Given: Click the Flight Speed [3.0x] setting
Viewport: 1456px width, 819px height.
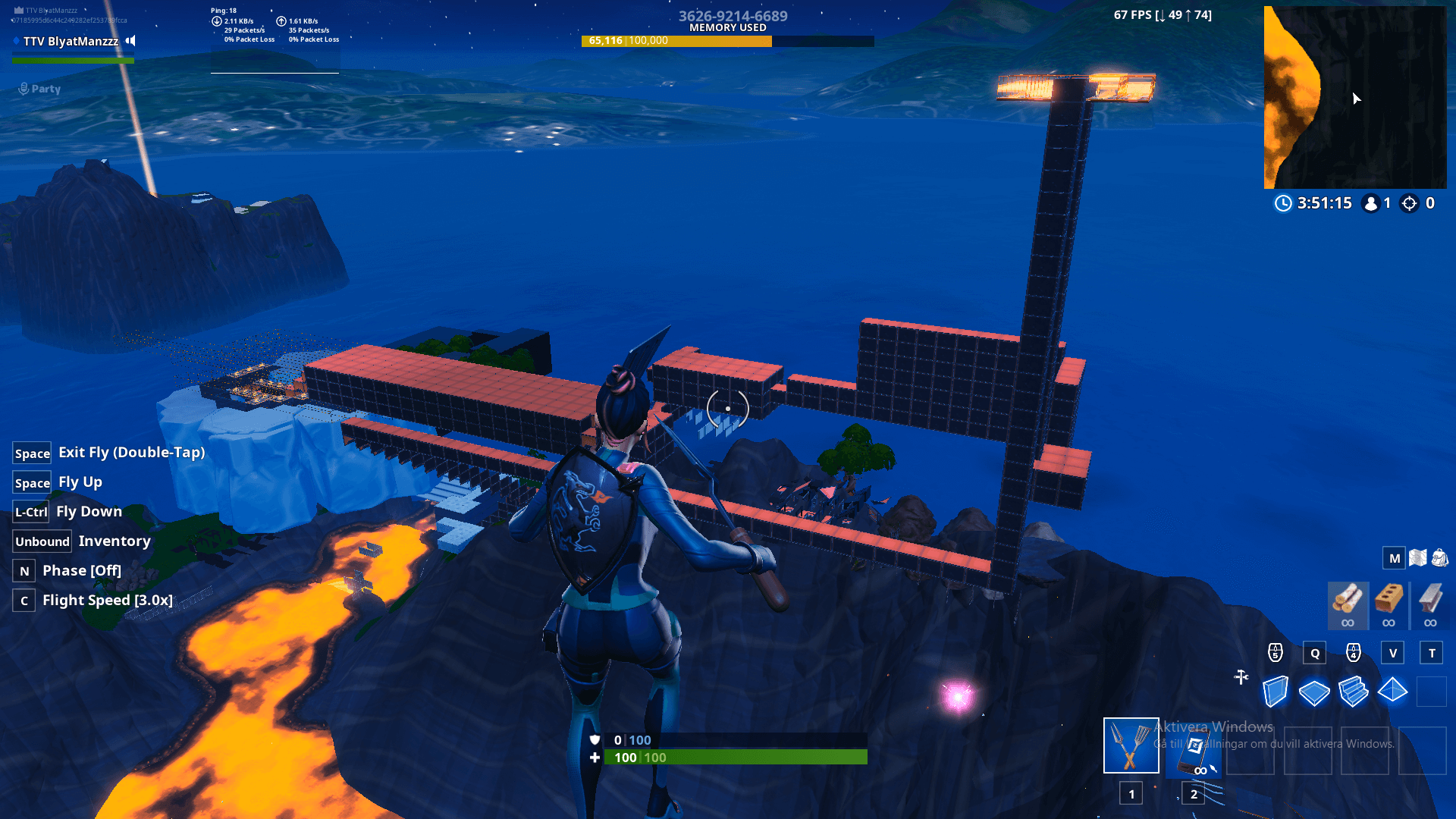Looking at the screenshot, I should pos(106,600).
